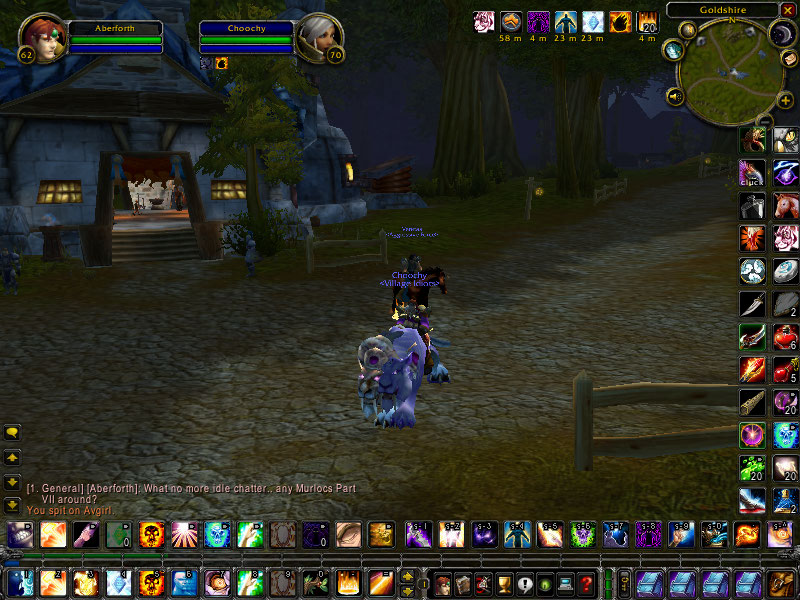800x600 pixels.
Task: Select Choochy's target portrait
Action: (x=319, y=37)
